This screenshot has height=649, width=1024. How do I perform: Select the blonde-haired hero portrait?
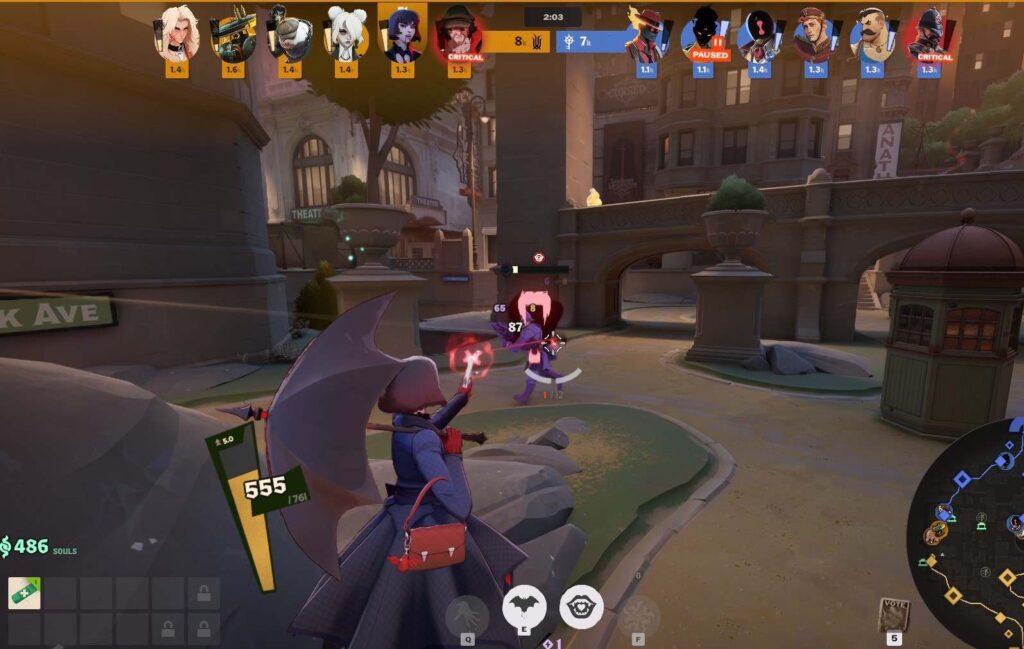coord(176,35)
